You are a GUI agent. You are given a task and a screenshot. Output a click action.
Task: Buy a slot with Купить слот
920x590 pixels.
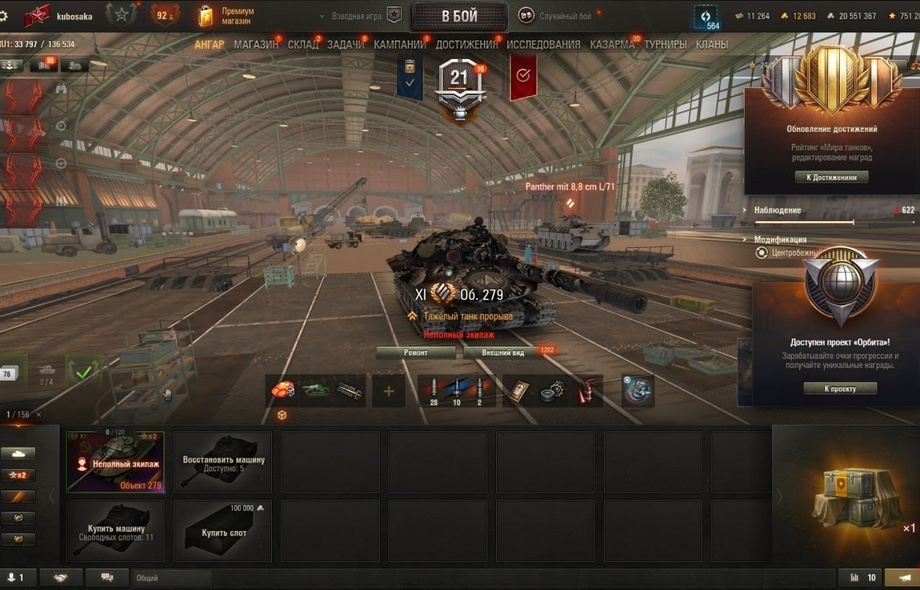pyautogui.click(x=223, y=531)
